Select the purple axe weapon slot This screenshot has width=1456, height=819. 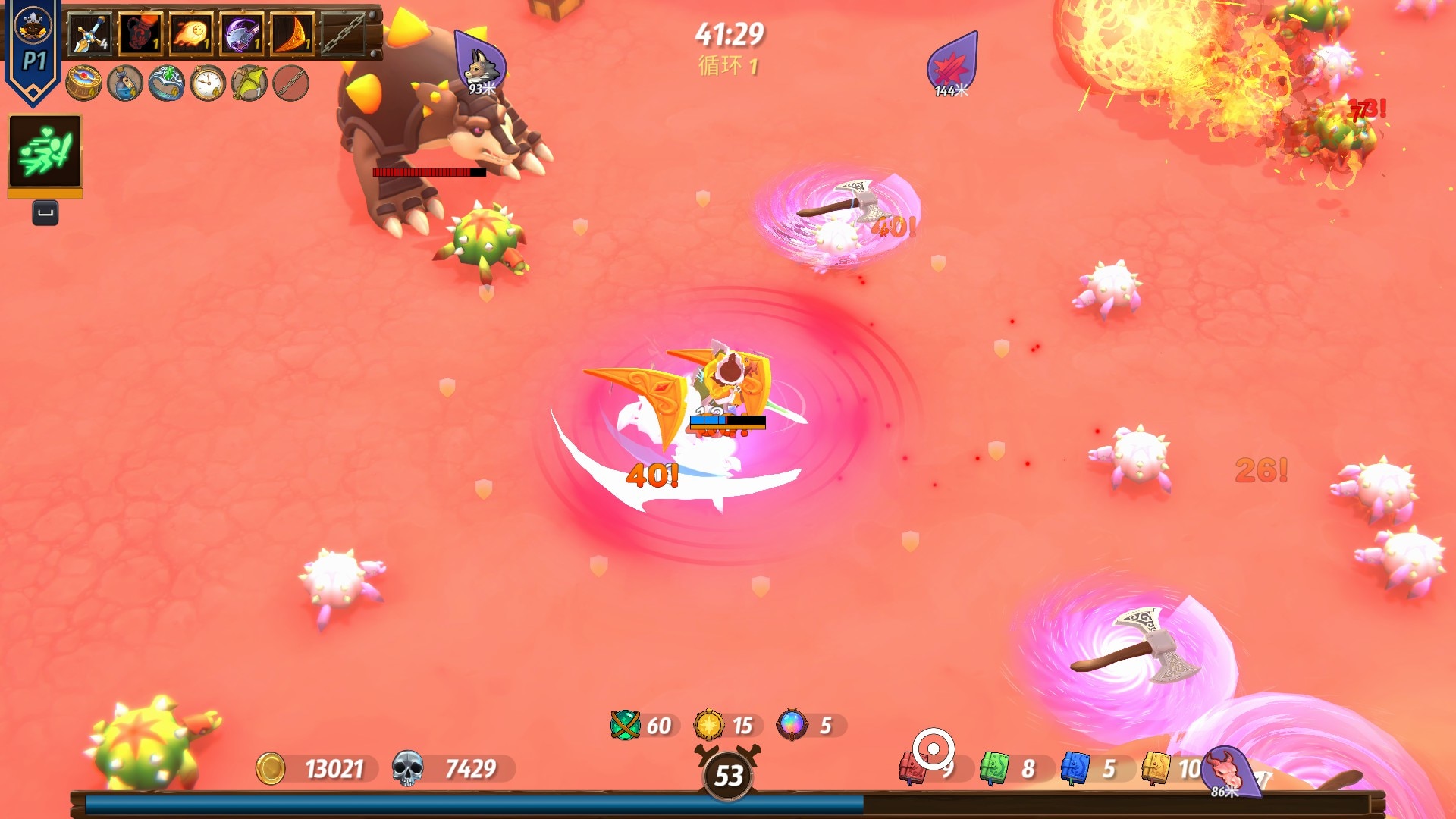click(242, 34)
